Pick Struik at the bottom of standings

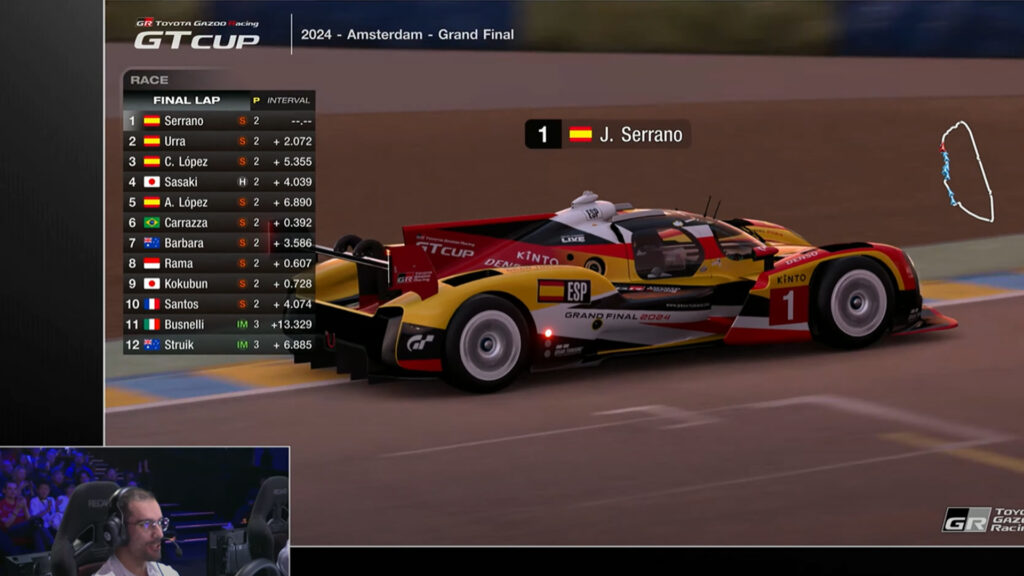click(x=218, y=345)
